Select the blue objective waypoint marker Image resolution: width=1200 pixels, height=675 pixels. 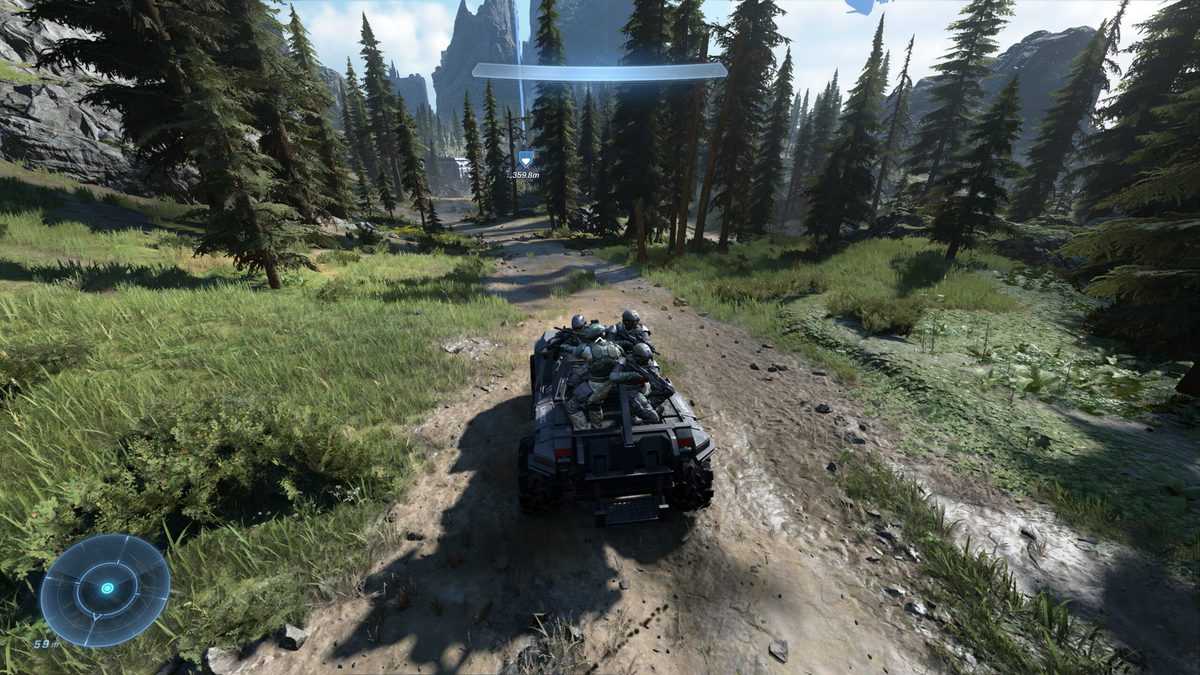pos(525,158)
